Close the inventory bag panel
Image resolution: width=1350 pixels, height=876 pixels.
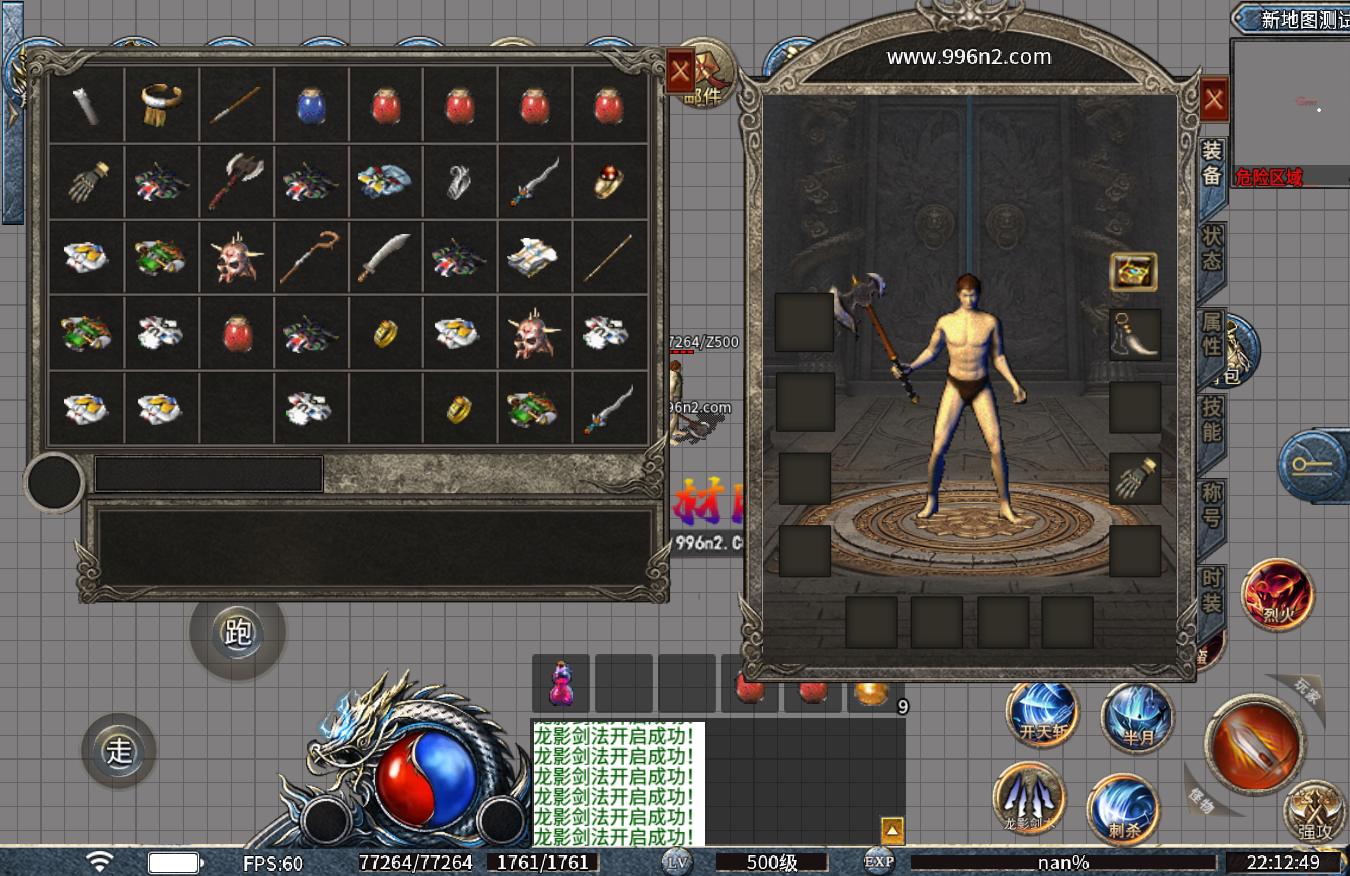[680, 70]
